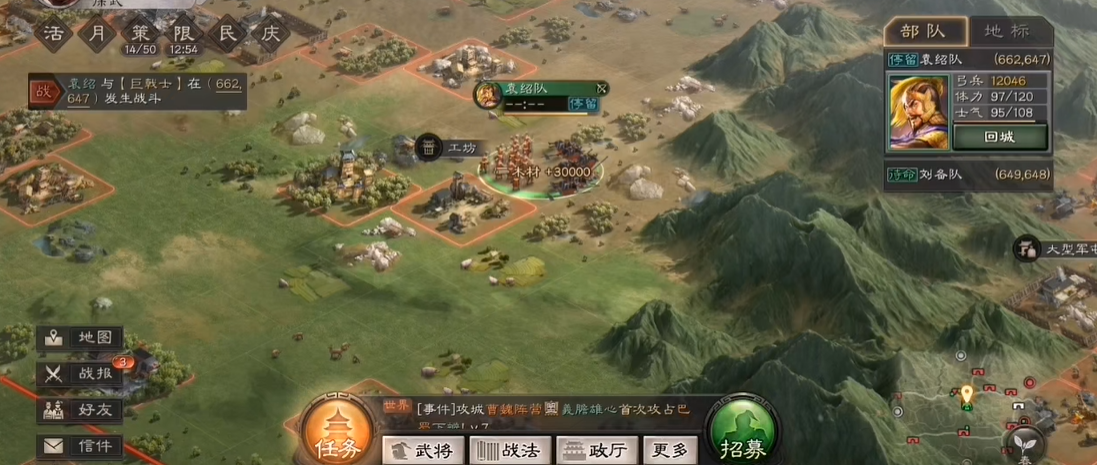
Task: View the 战报 battle reports
Action: tap(82, 374)
